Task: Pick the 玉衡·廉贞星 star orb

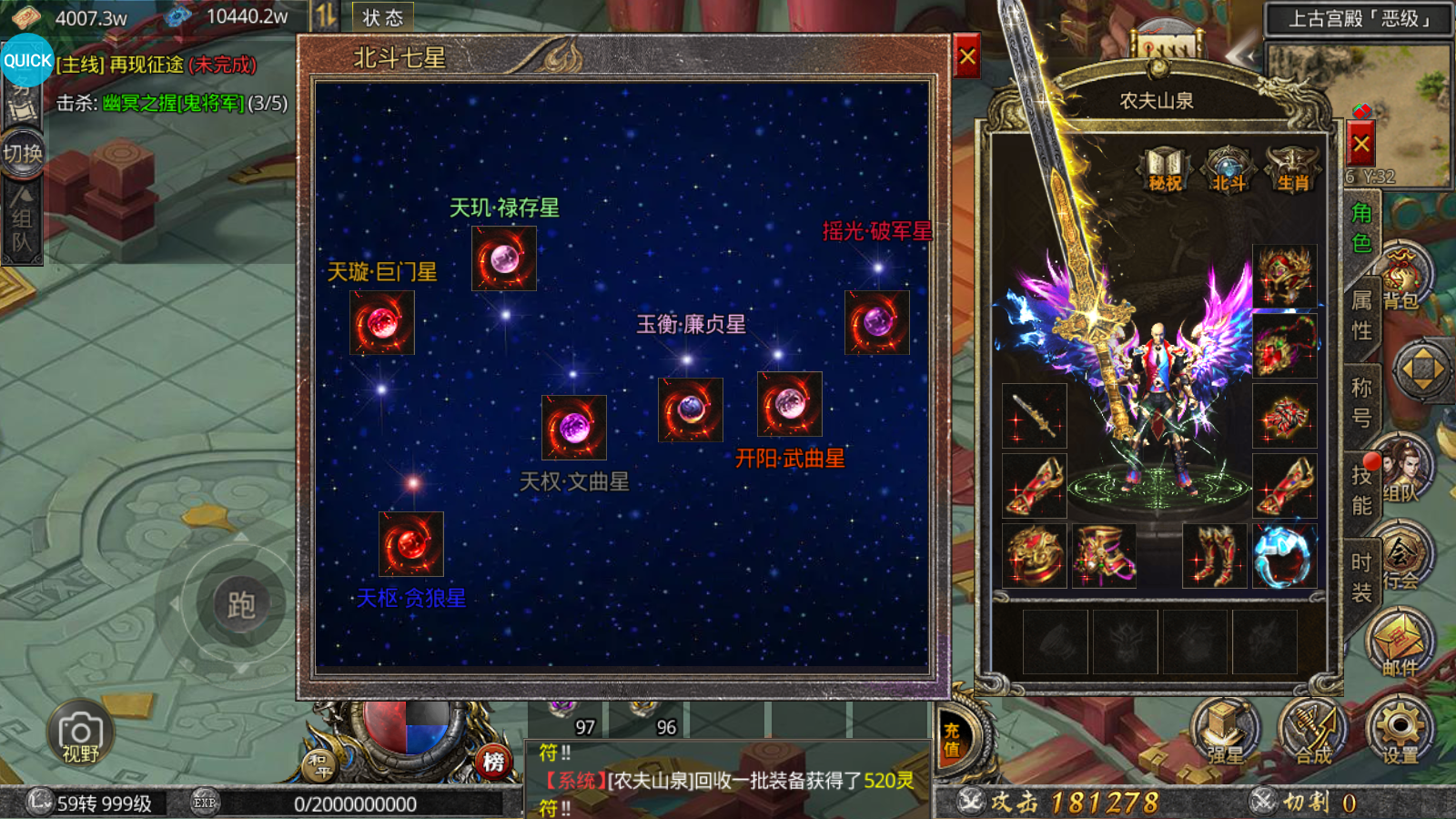Action: click(691, 409)
